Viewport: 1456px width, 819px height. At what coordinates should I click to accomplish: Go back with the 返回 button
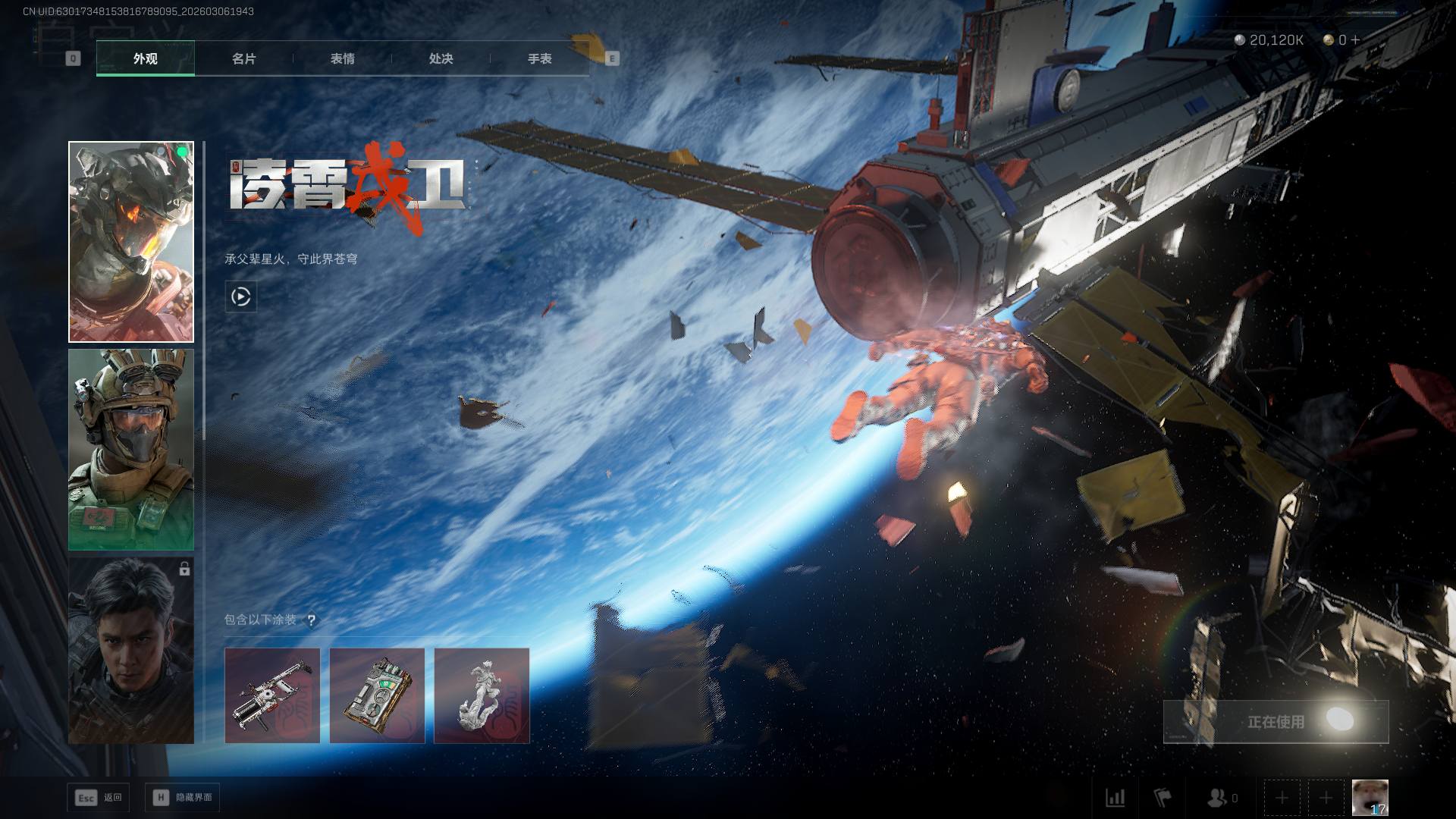98,798
